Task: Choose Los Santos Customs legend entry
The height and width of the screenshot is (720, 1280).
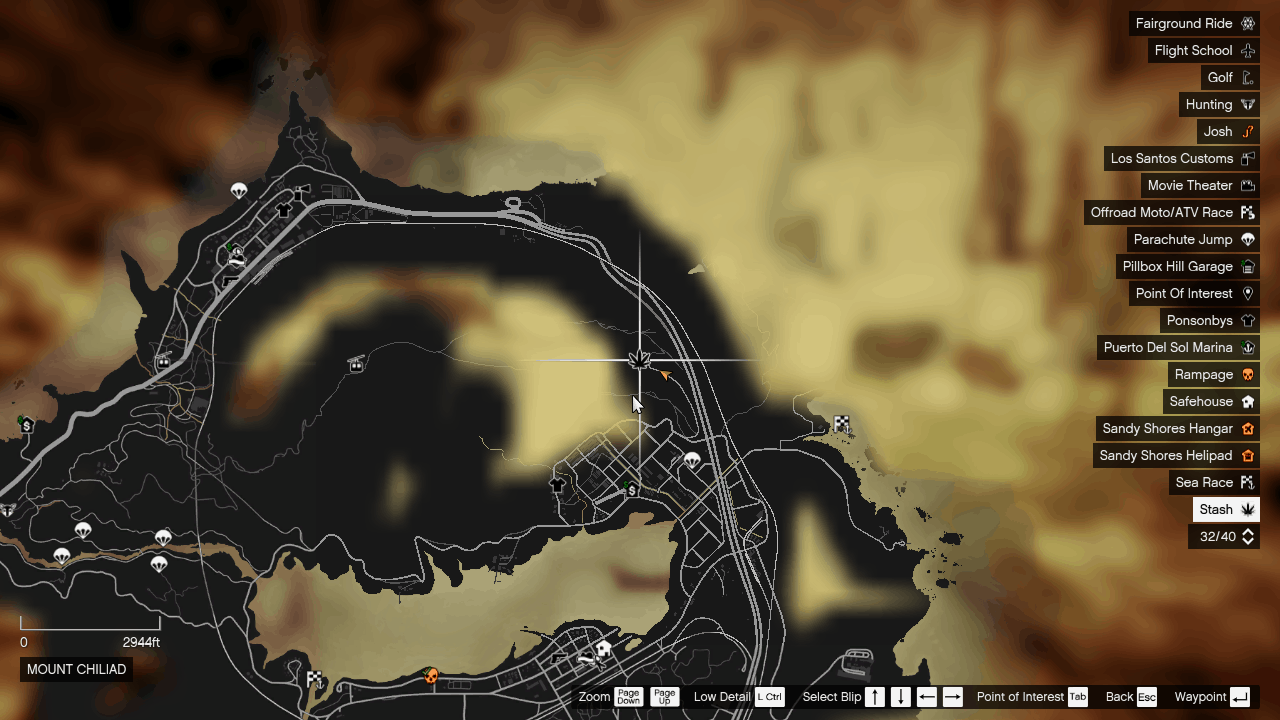Action: click(1181, 158)
